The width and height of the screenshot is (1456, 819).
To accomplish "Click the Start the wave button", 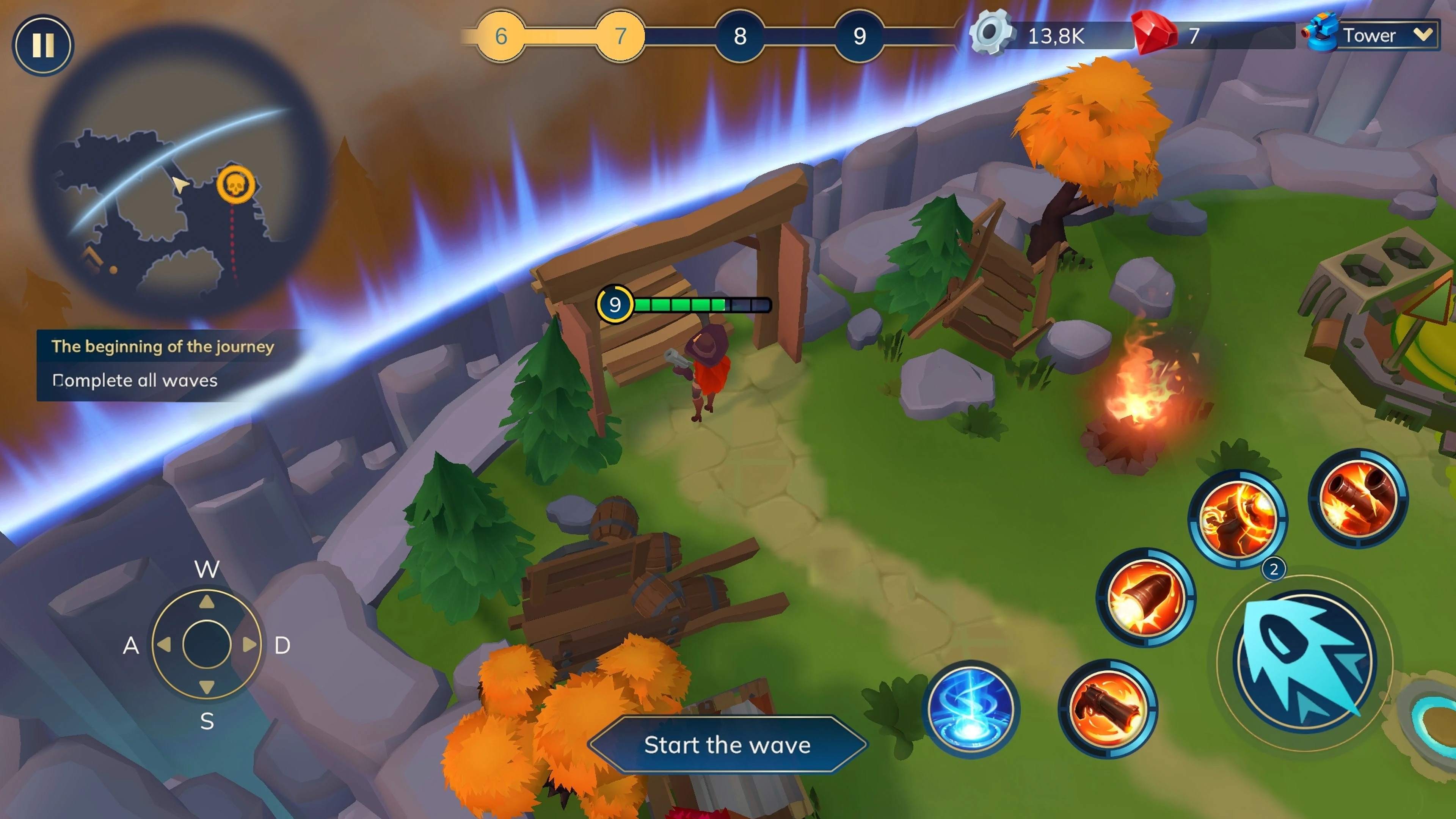I will 728,745.
